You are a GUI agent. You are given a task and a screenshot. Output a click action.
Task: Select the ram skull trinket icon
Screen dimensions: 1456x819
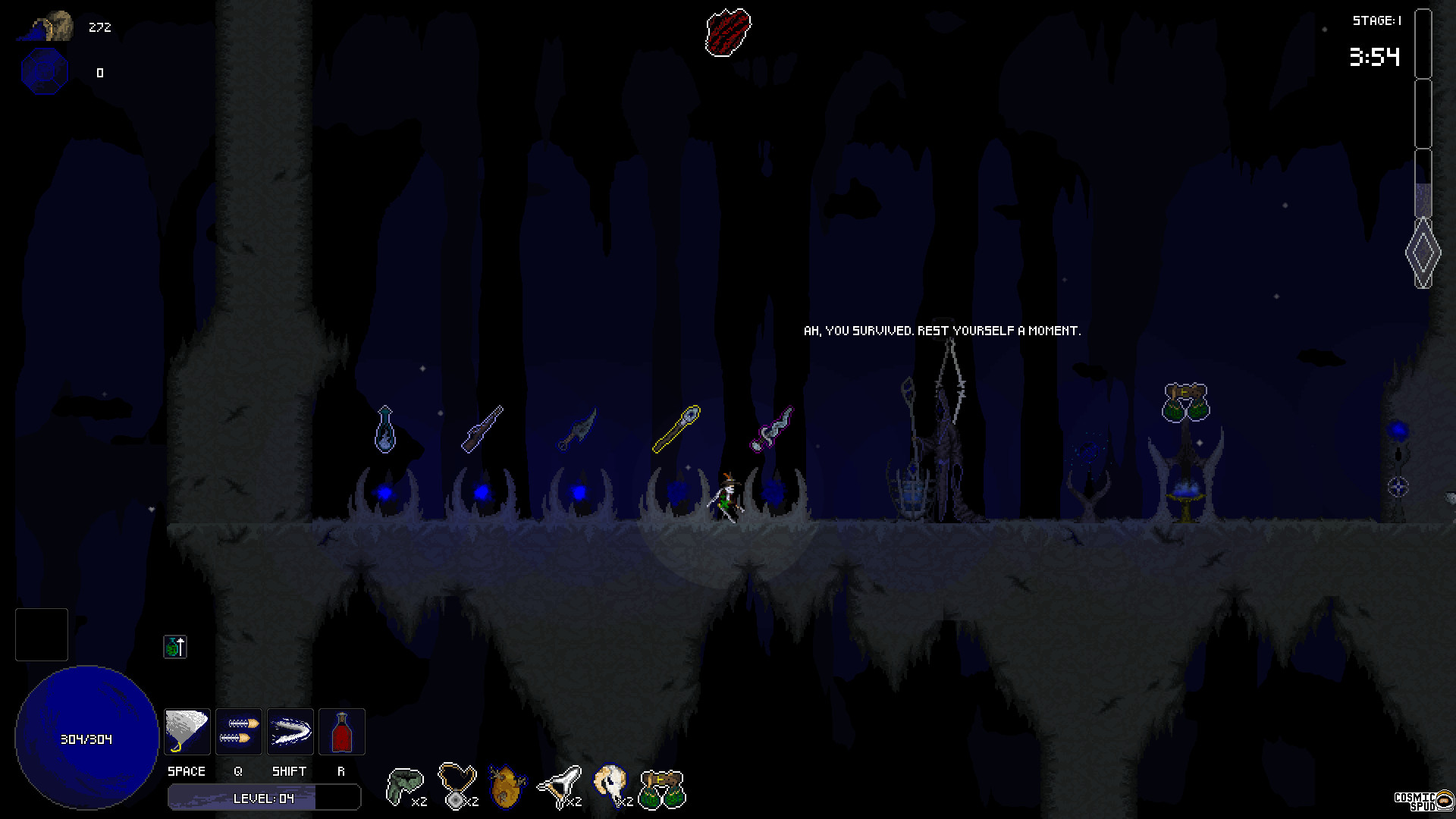[x=612, y=783]
